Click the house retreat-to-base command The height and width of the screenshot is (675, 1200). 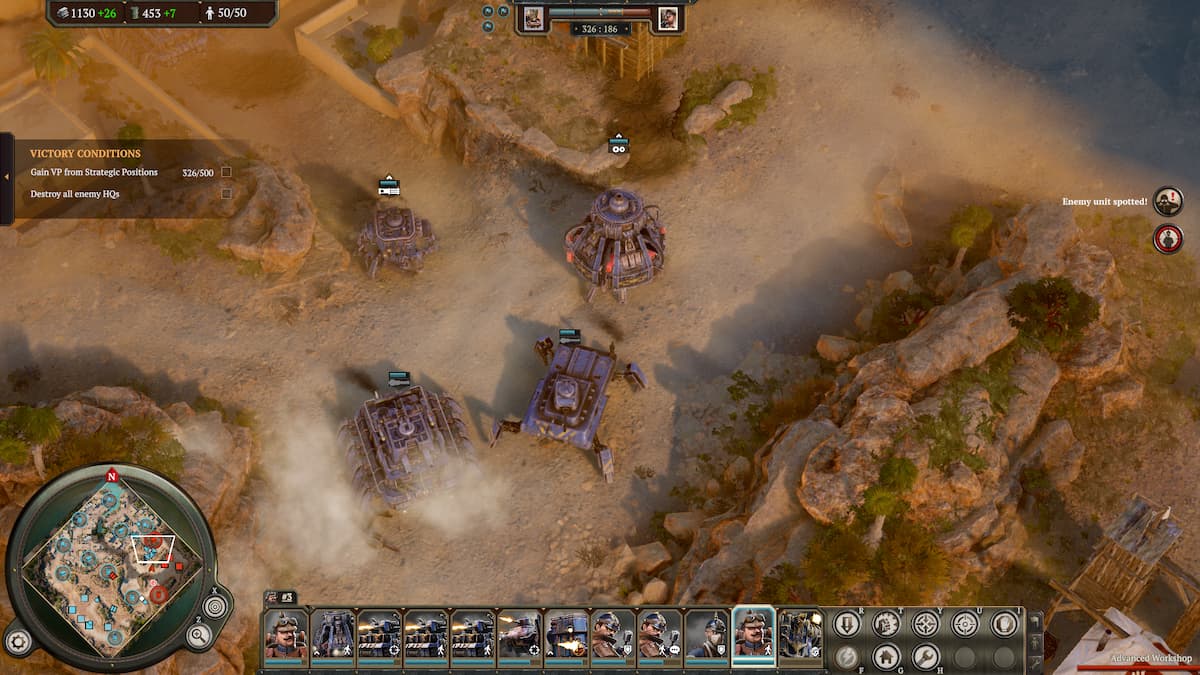[x=886, y=657]
